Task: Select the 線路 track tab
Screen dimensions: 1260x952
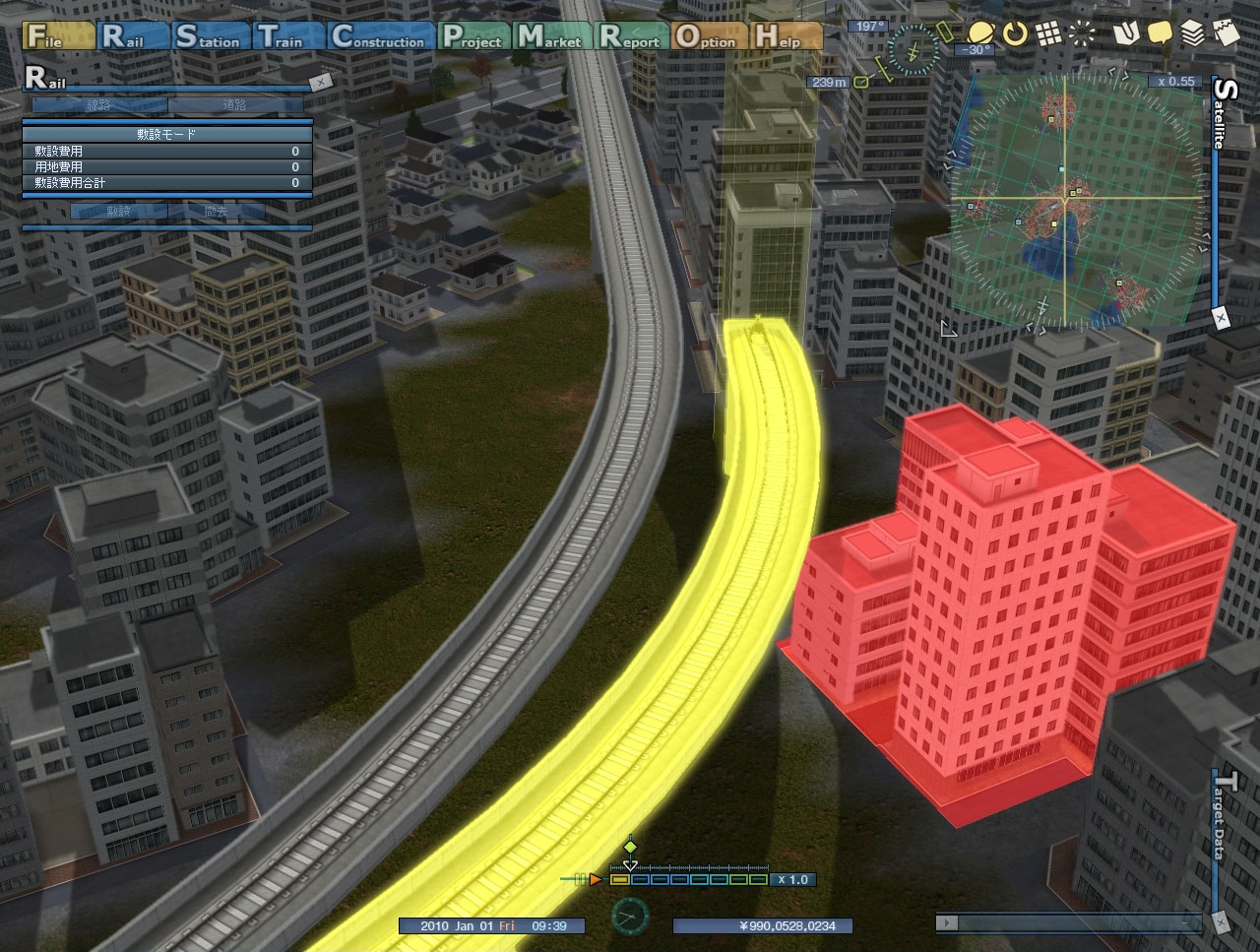Action: click(98, 105)
